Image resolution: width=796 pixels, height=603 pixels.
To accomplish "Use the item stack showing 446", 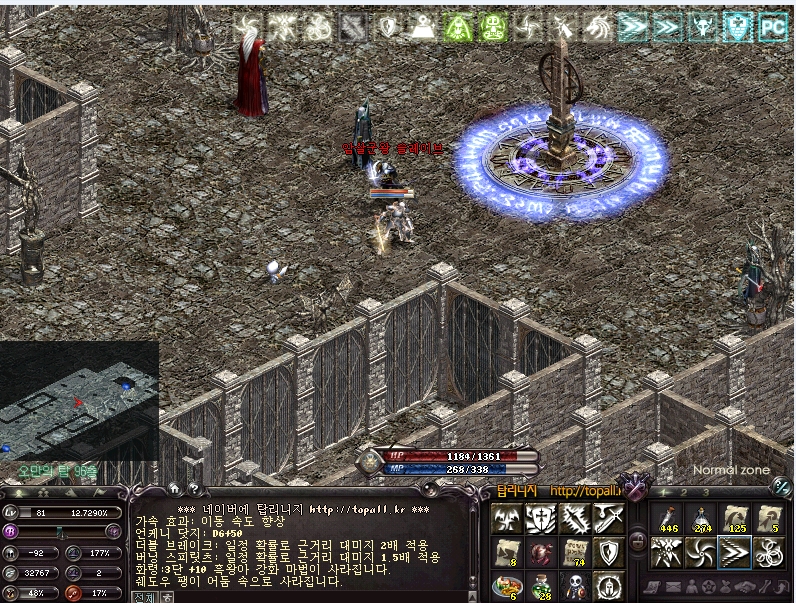I will [x=666, y=518].
